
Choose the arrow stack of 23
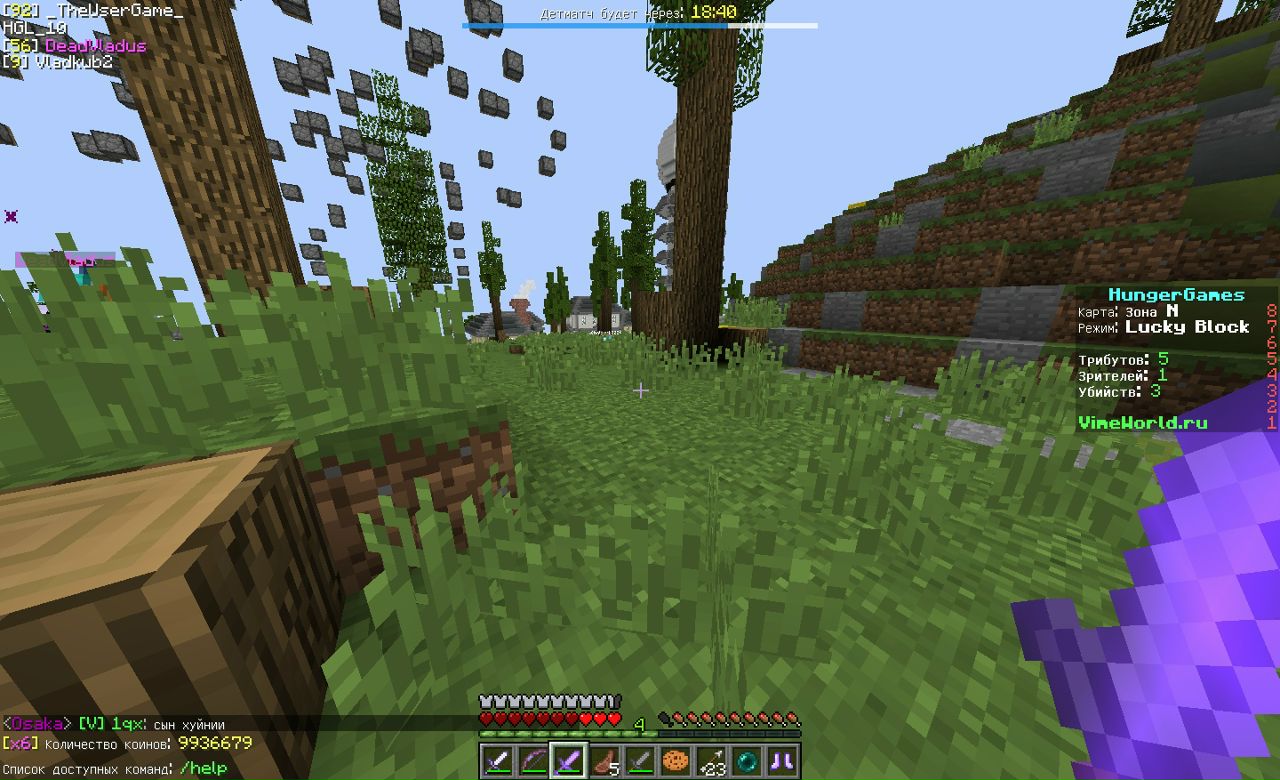pos(712,760)
